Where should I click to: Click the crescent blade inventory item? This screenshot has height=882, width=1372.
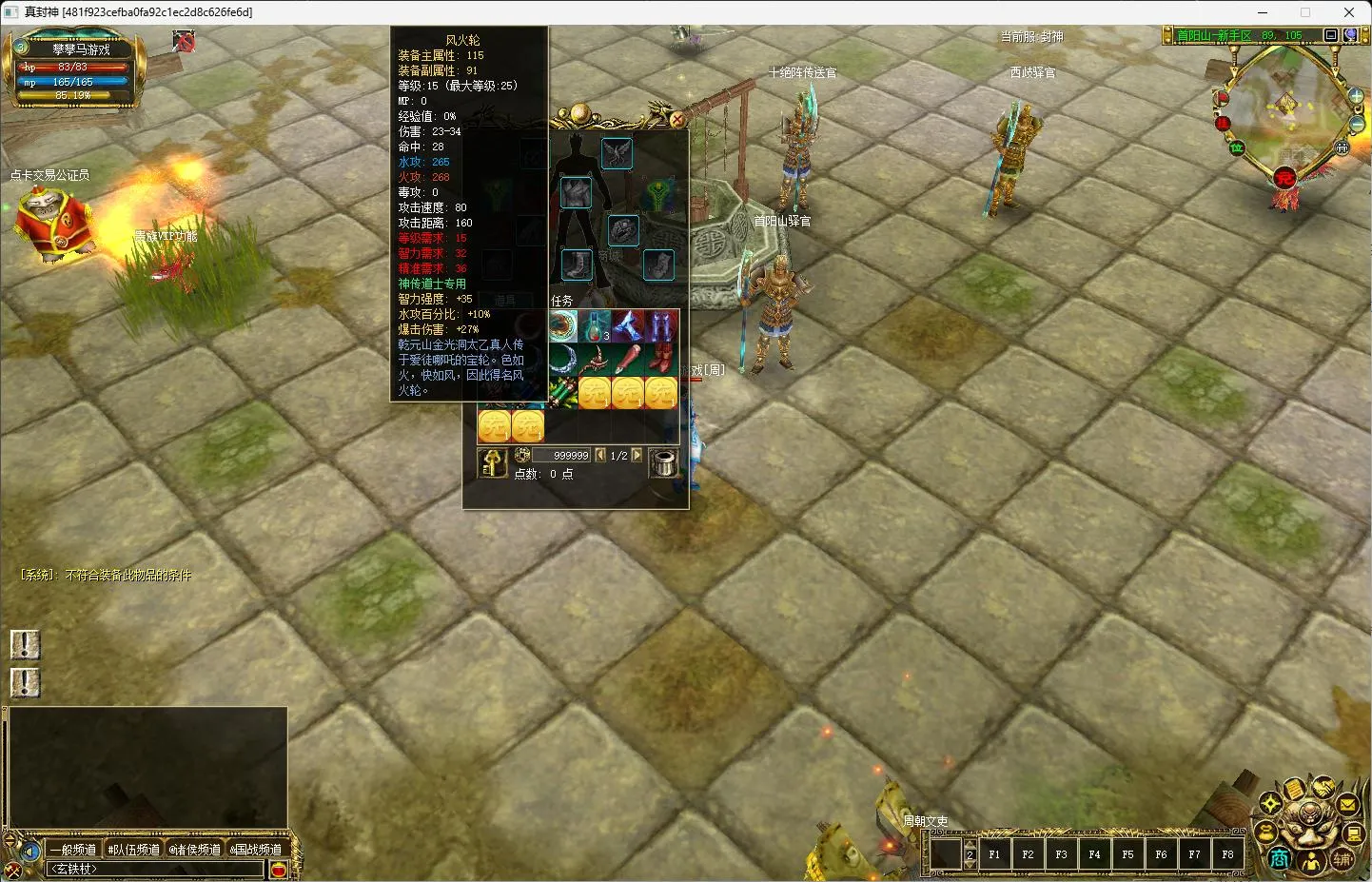pyautogui.click(x=565, y=359)
